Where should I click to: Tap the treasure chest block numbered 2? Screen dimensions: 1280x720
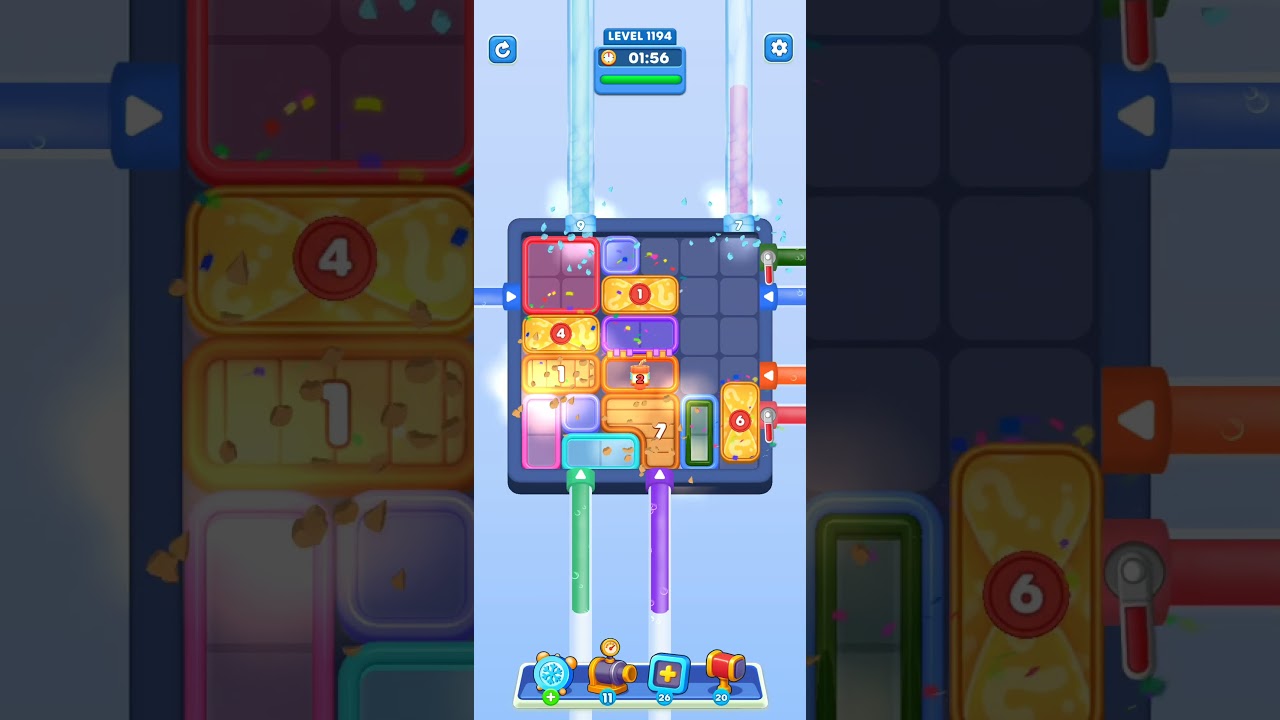click(641, 375)
